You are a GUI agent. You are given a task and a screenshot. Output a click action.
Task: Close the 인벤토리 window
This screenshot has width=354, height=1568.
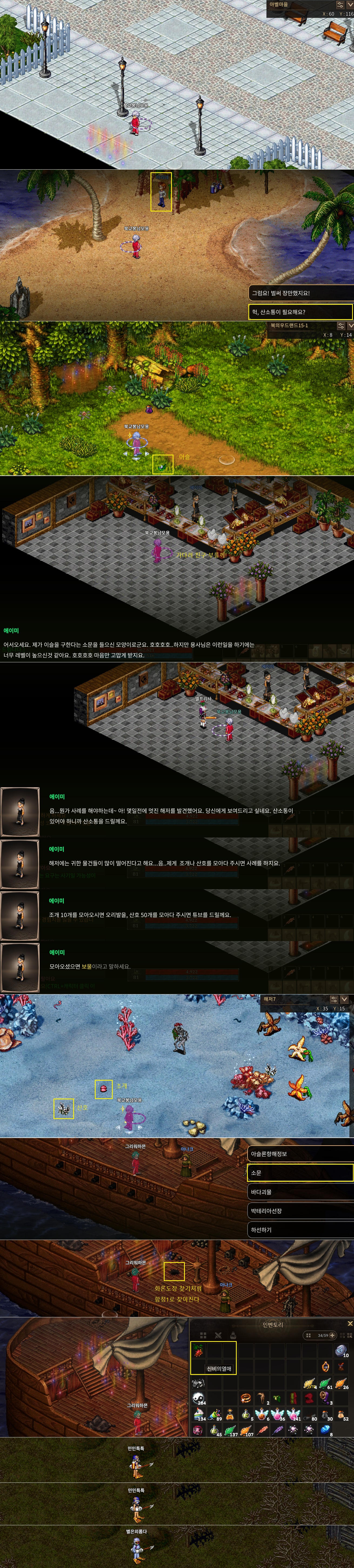350,1323
